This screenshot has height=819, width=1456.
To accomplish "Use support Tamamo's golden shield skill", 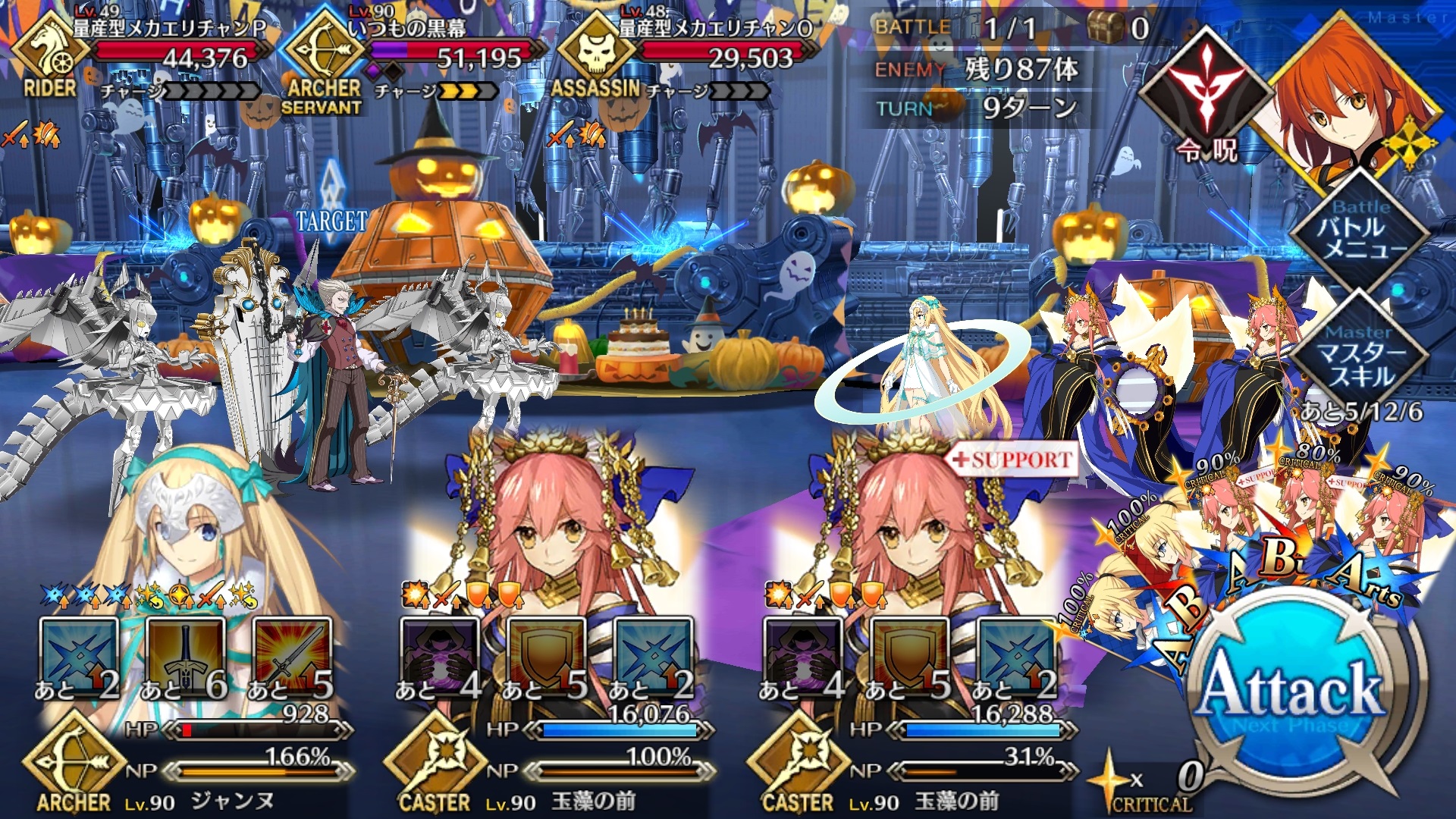I will [908, 657].
